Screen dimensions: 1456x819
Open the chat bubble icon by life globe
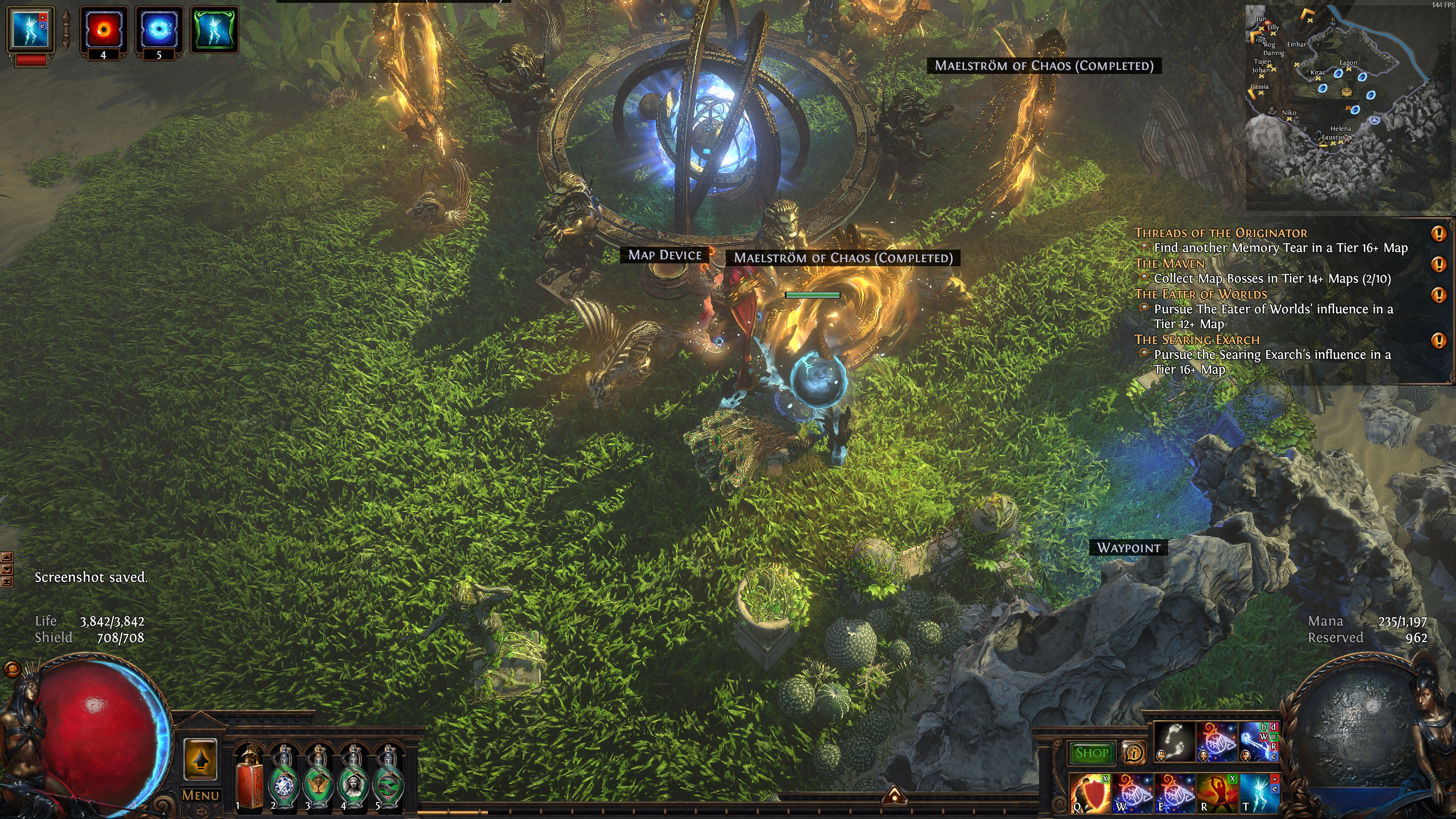pos(12,669)
